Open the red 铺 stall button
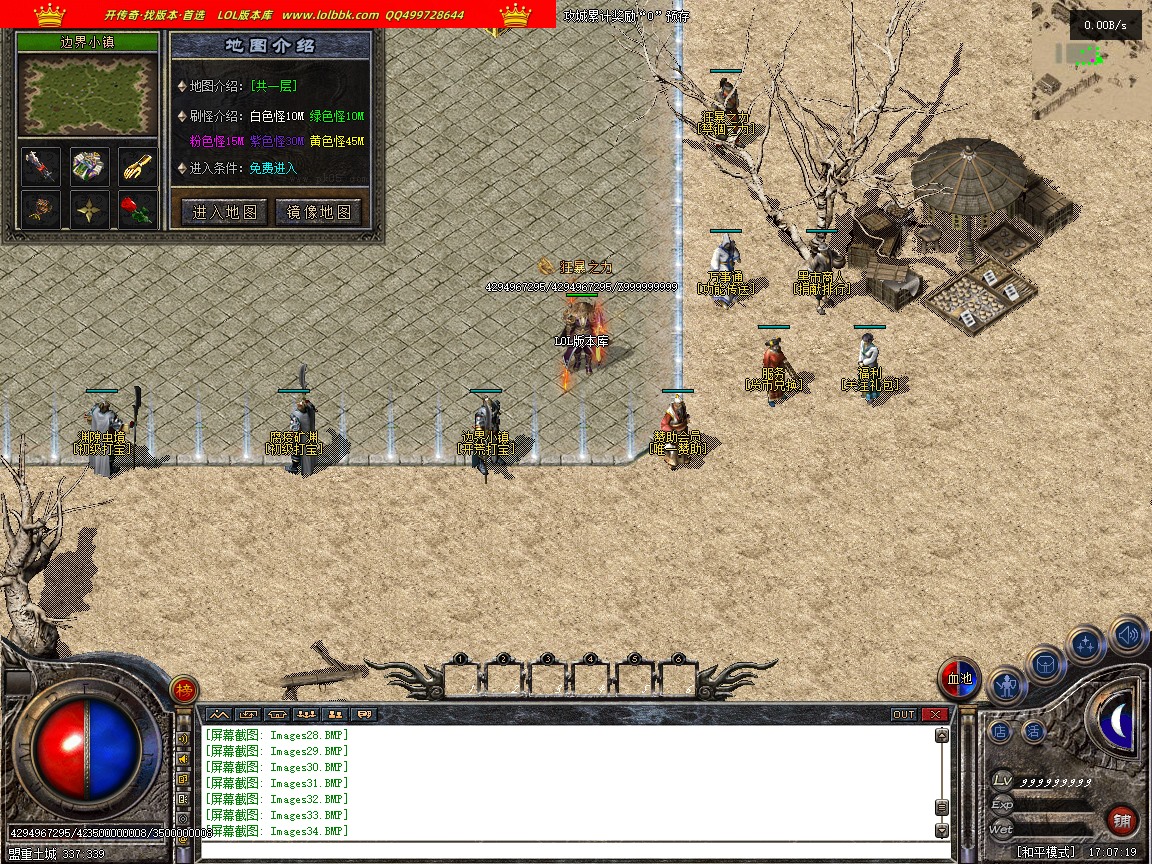This screenshot has height=864, width=1152. coord(1122,822)
